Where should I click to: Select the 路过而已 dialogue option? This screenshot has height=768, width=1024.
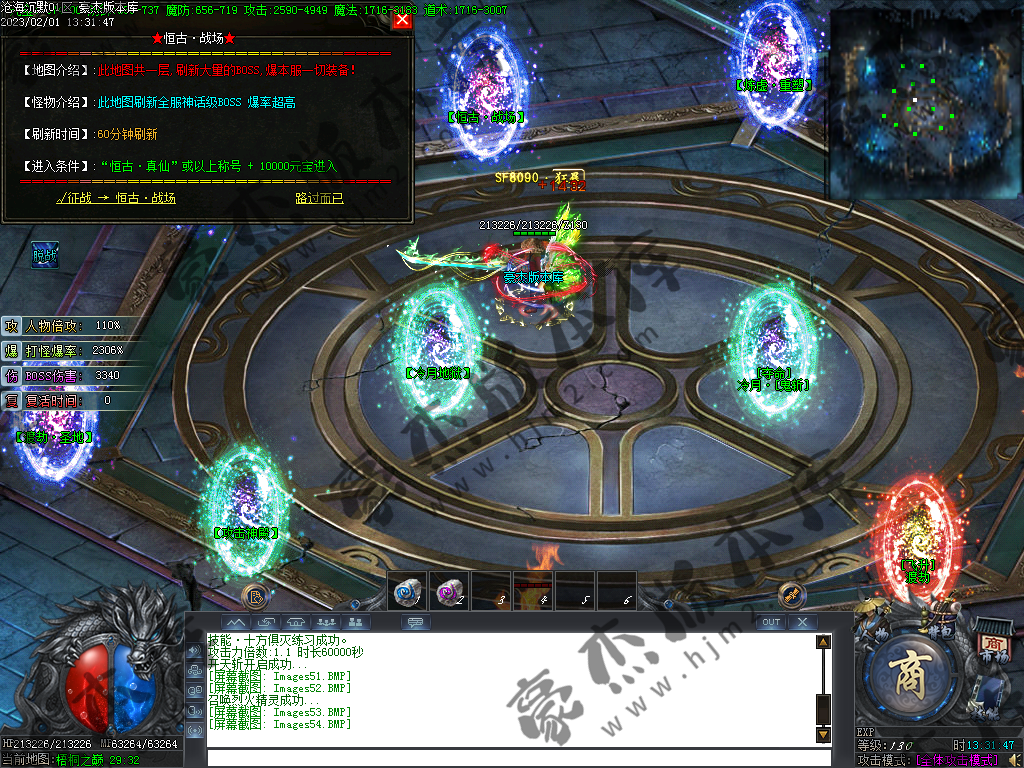pos(319,198)
